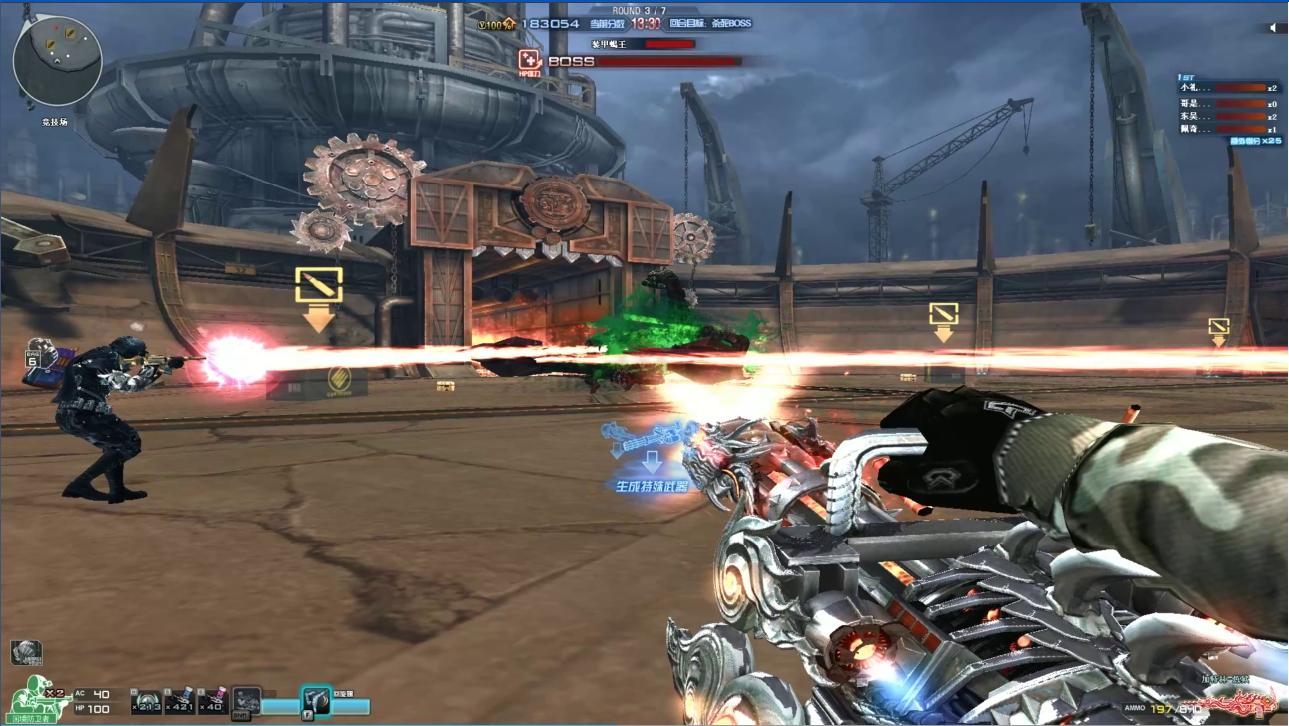
Task: Click the BOSS HP recovery buff icon
Action: (x=530, y=61)
